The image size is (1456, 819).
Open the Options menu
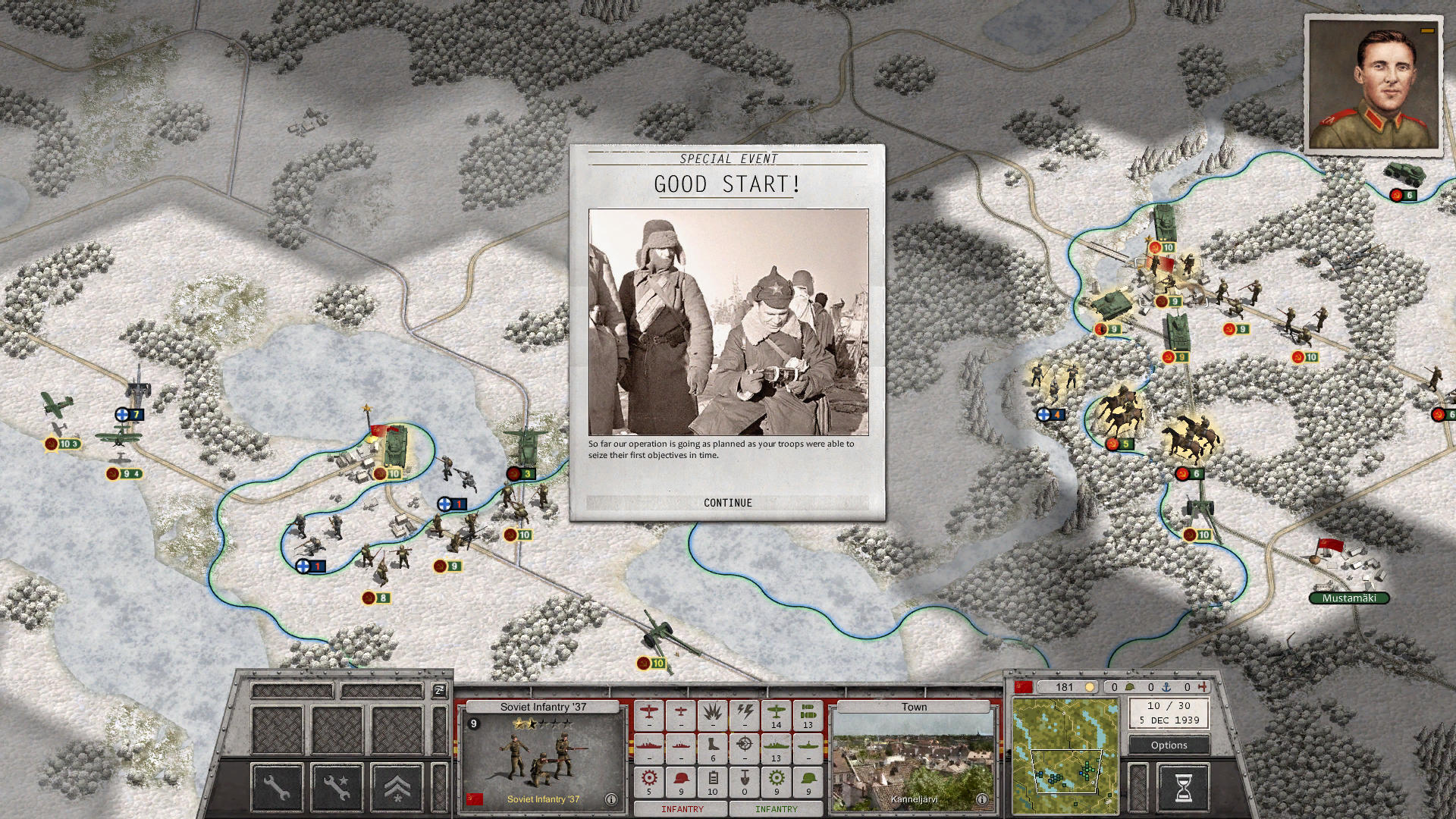1169,745
